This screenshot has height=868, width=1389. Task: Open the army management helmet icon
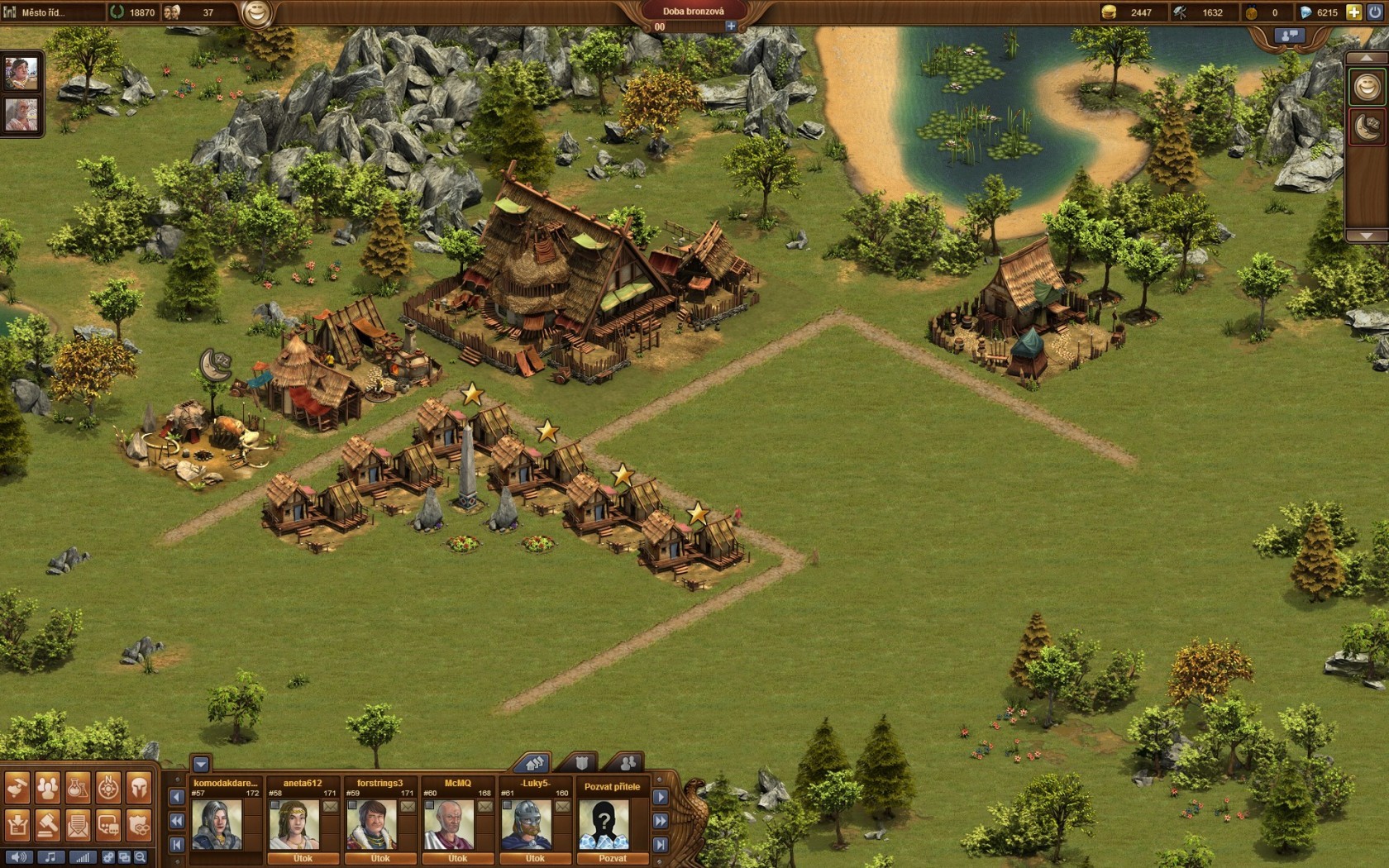(139, 788)
